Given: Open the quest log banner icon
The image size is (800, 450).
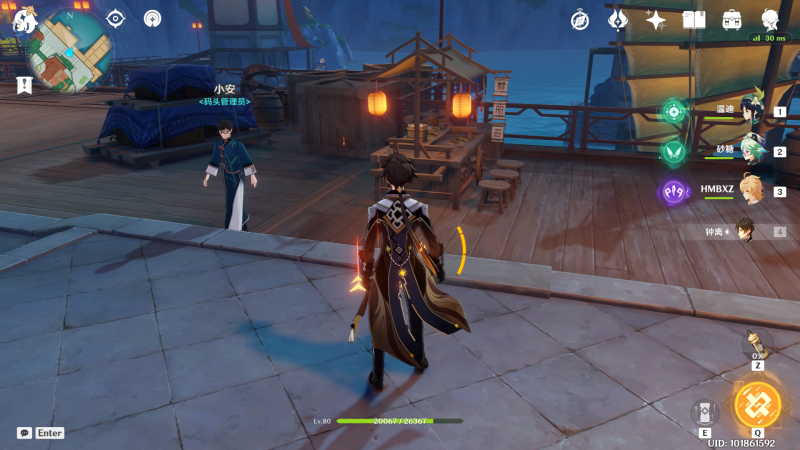Looking at the screenshot, I should point(24,86).
